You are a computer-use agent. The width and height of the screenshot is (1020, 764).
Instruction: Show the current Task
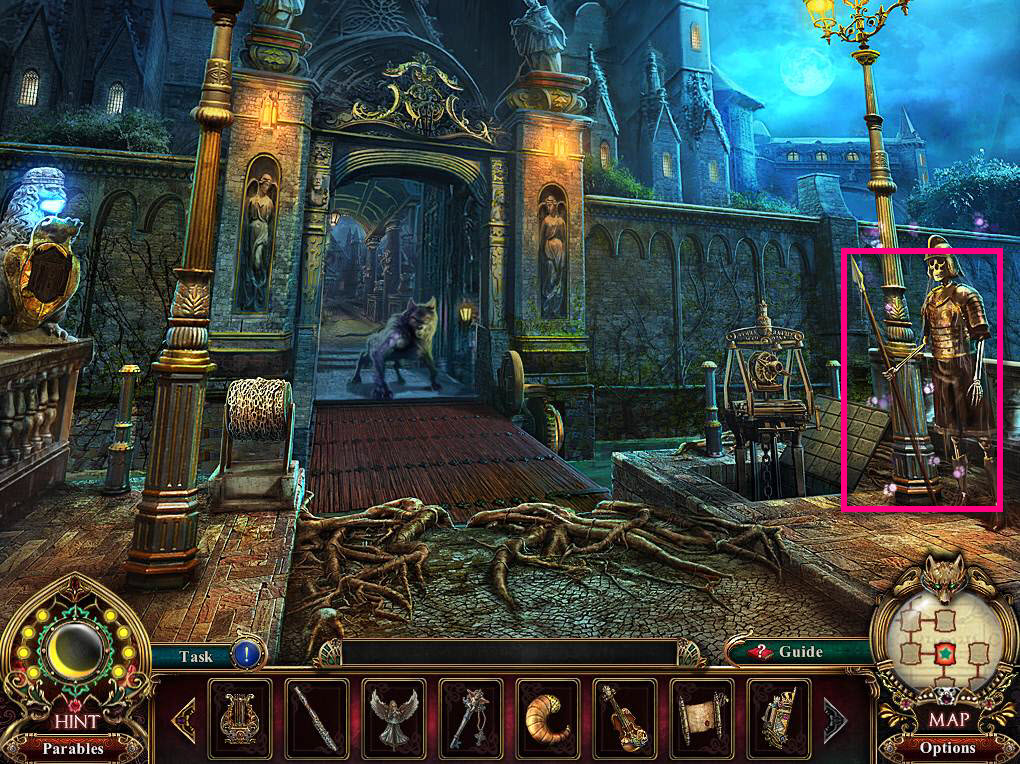click(x=197, y=656)
